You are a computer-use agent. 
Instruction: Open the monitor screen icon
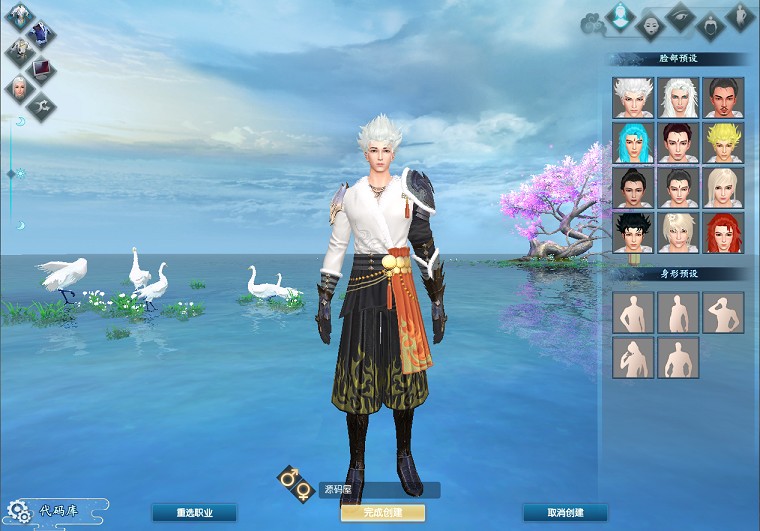[42, 69]
